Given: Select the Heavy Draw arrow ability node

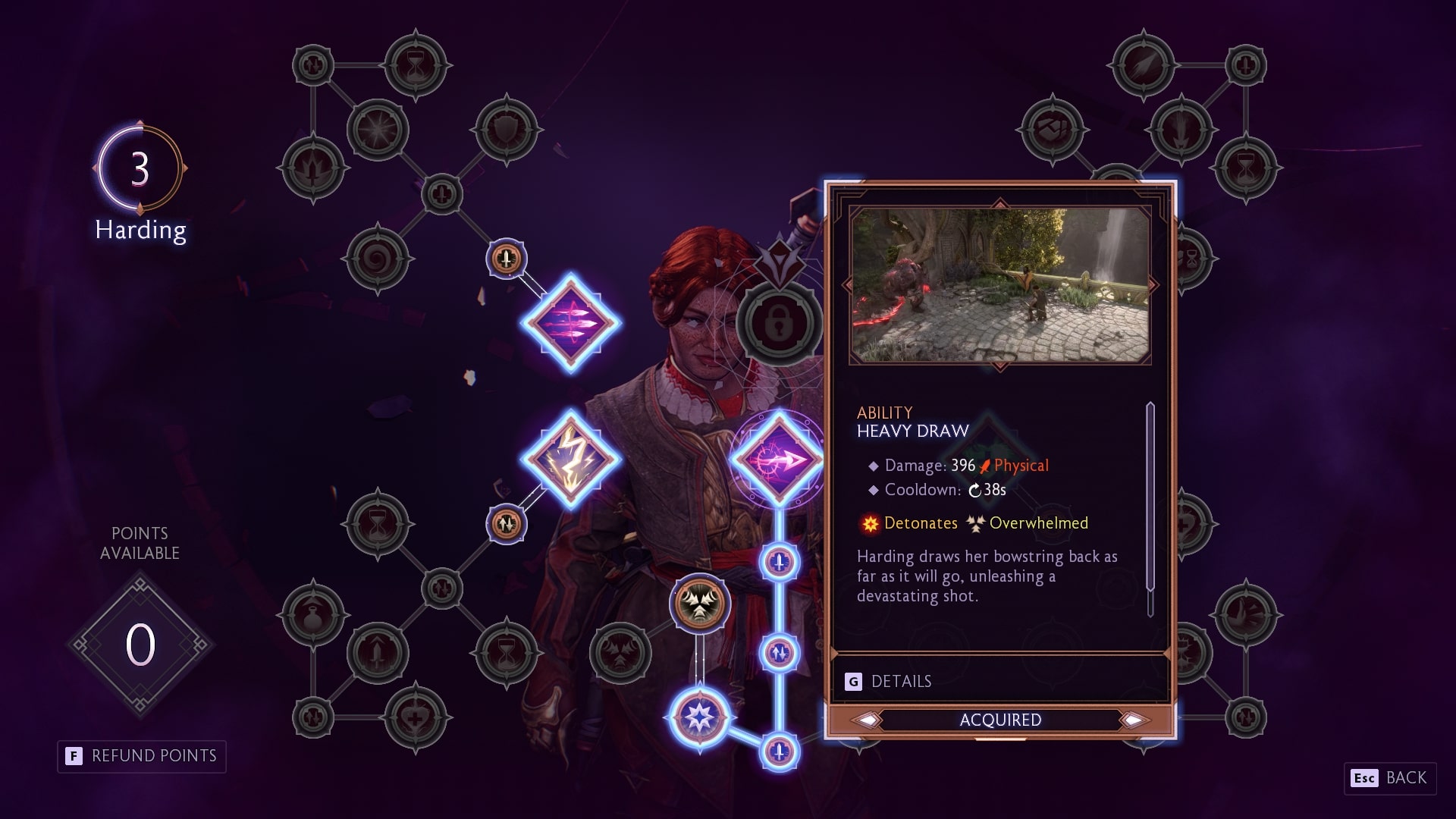Looking at the screenshot, I should [x=779, y=459].
